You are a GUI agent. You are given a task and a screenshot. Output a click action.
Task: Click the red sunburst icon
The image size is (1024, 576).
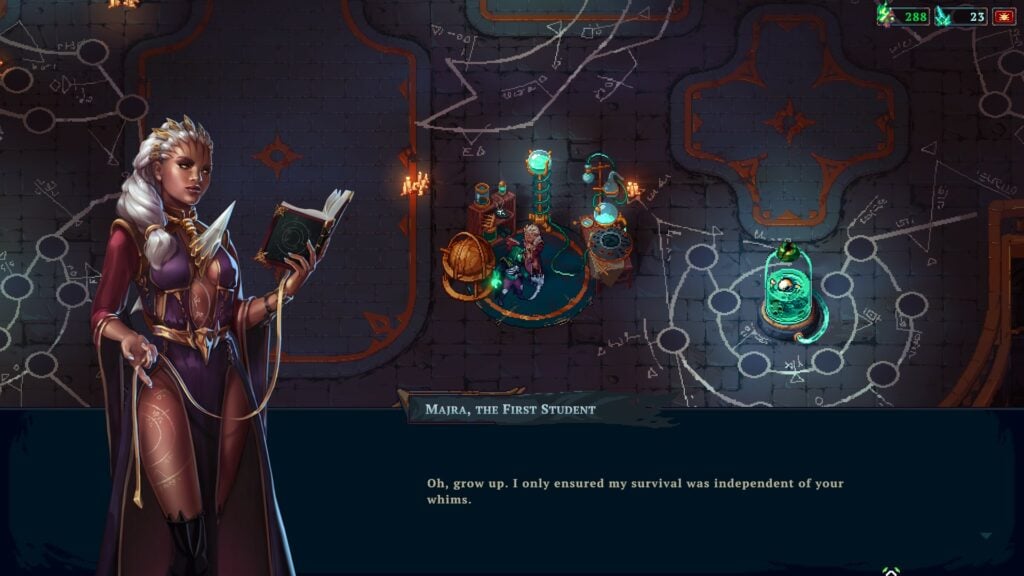[1004, 16]
